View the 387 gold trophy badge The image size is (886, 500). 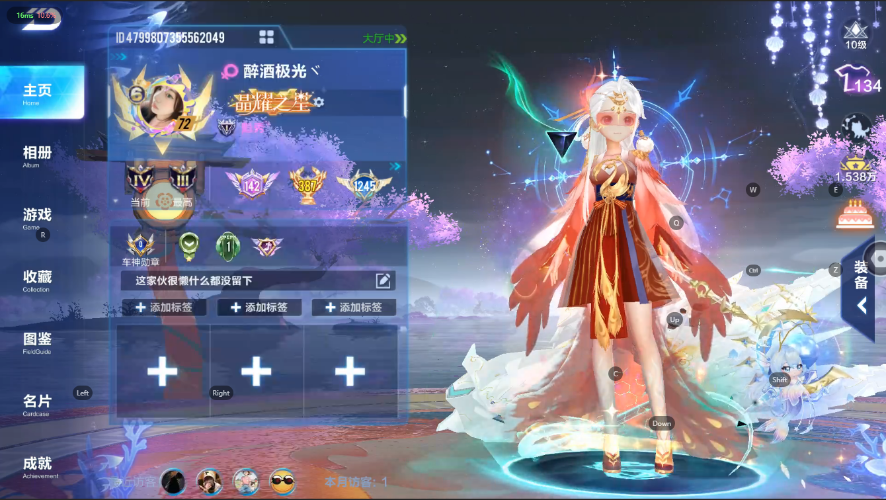pos(308,183)
